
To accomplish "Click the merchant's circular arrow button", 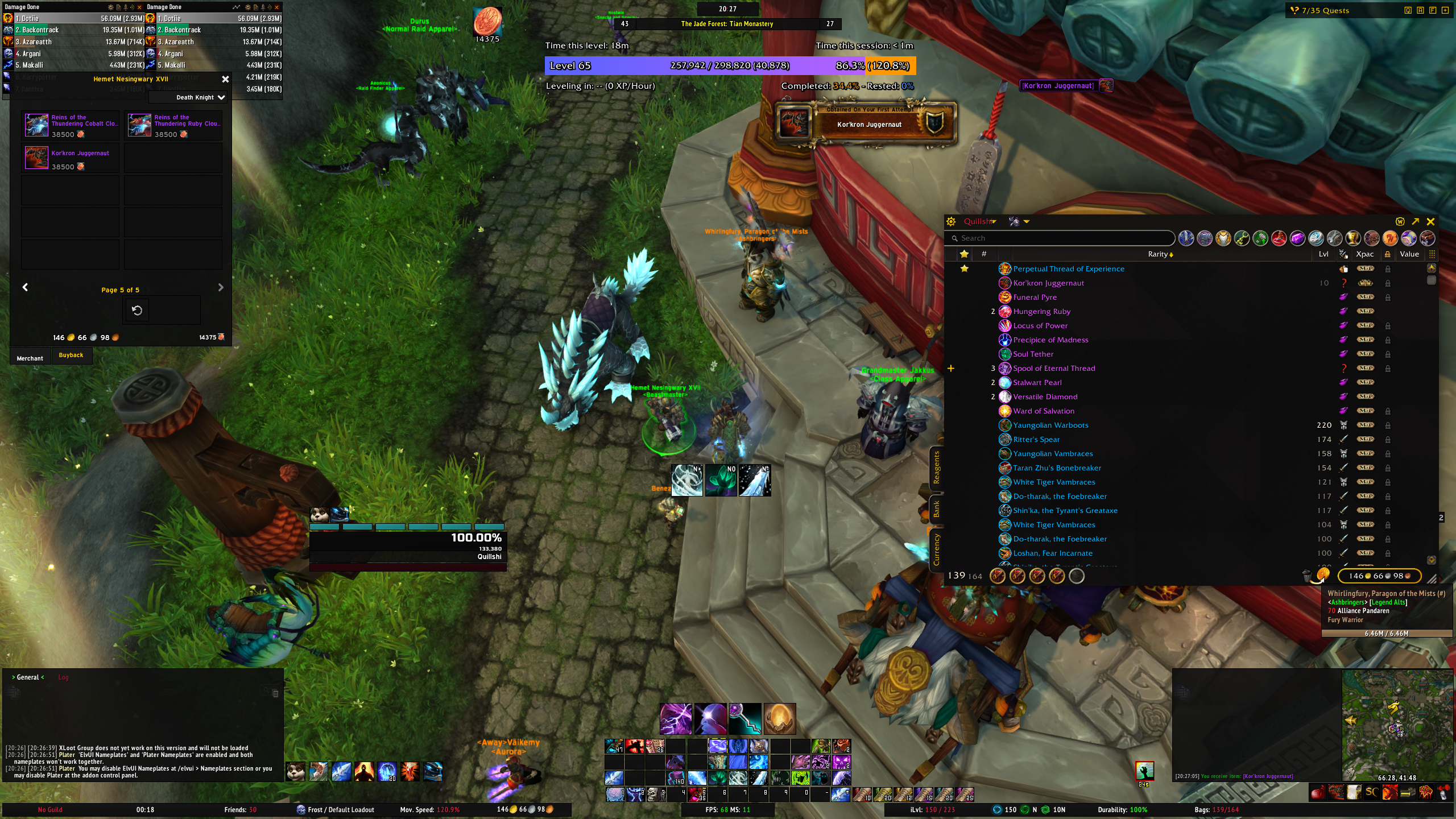I will [x=137, y=311].
